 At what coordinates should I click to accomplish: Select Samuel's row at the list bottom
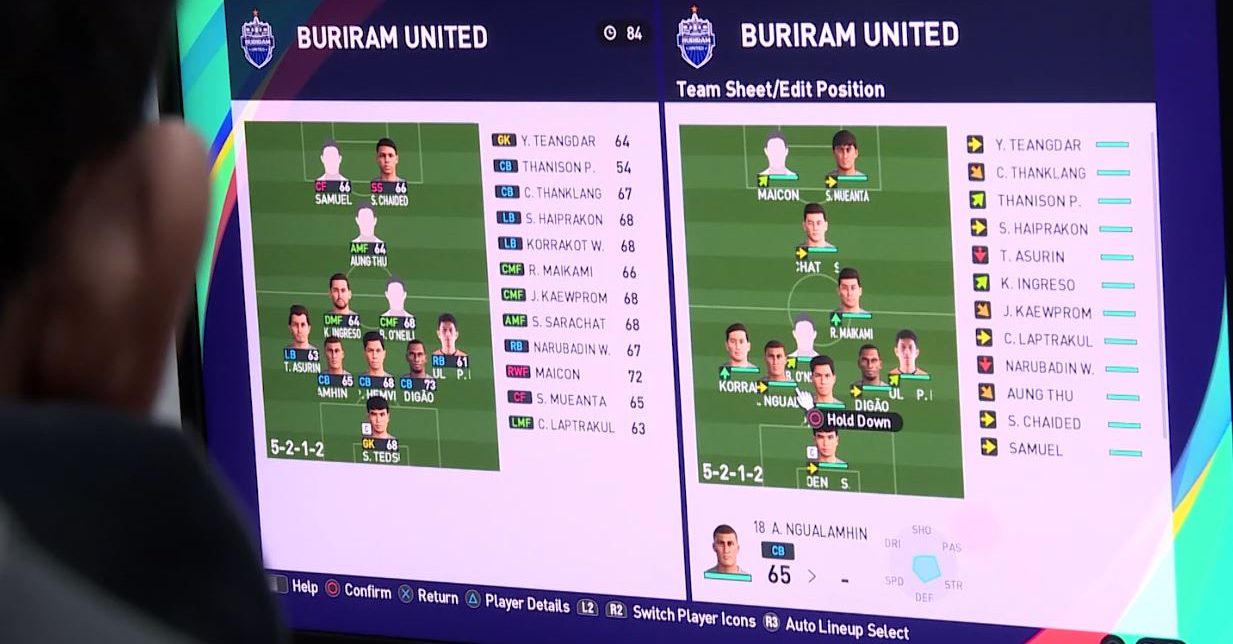pyautogui.click(x=1035, y=449)
